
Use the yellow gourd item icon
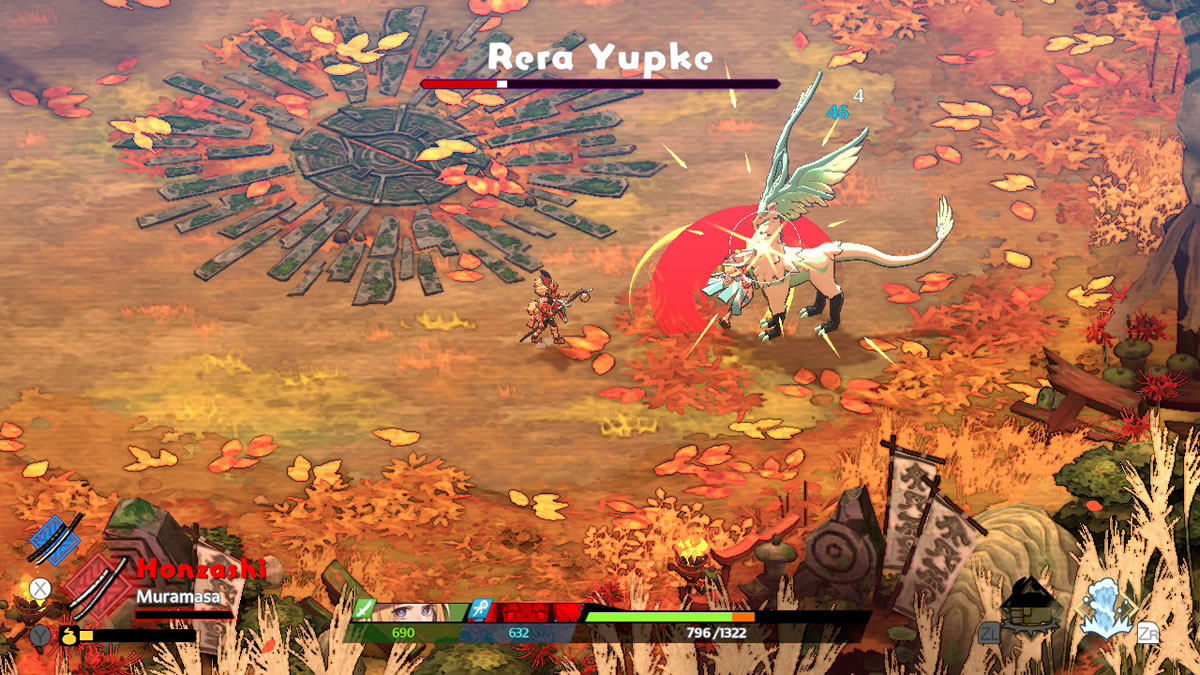70,634
